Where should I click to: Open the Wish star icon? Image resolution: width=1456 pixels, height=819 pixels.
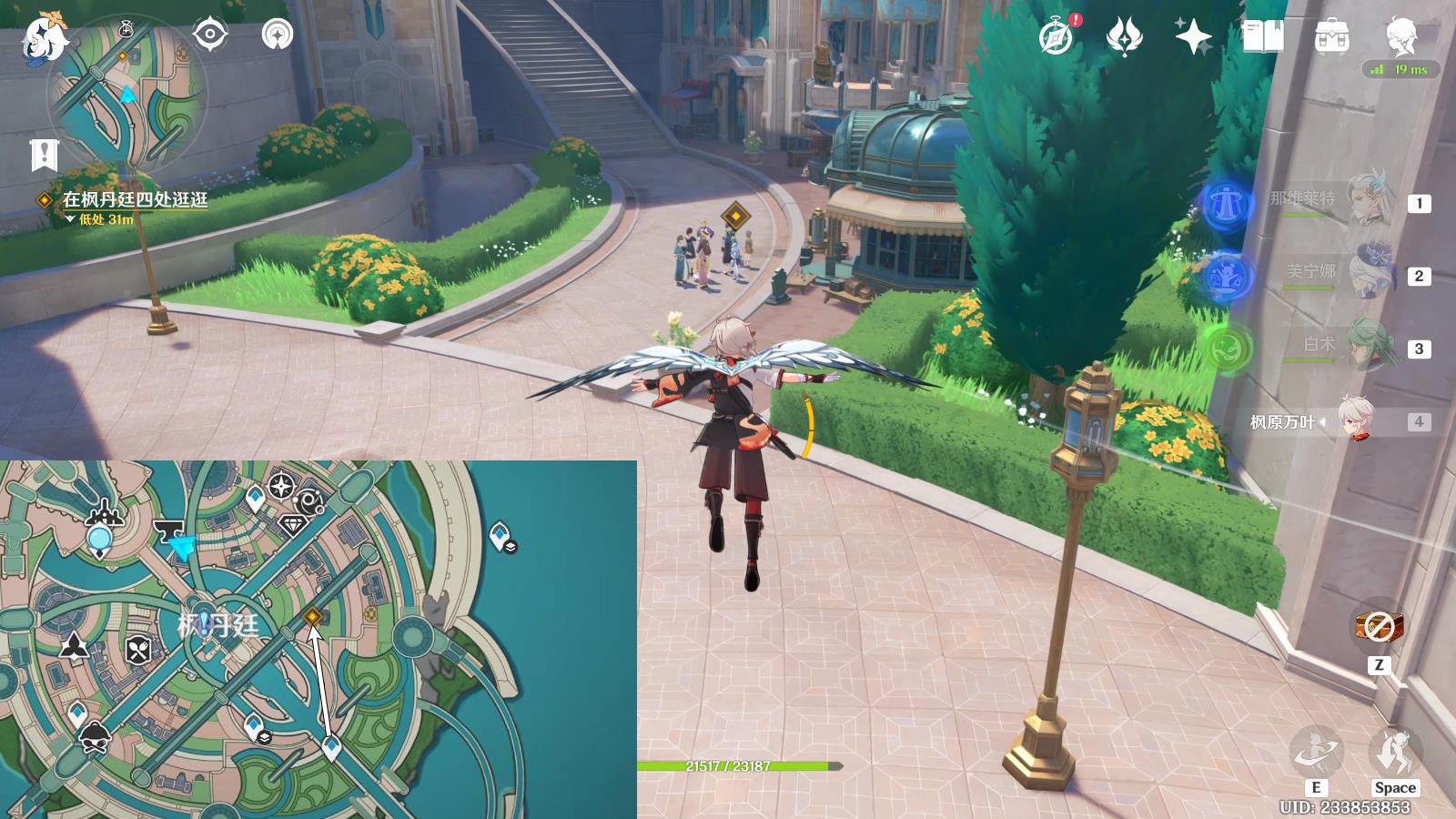pyautogui.click(x=1193, y=37)
